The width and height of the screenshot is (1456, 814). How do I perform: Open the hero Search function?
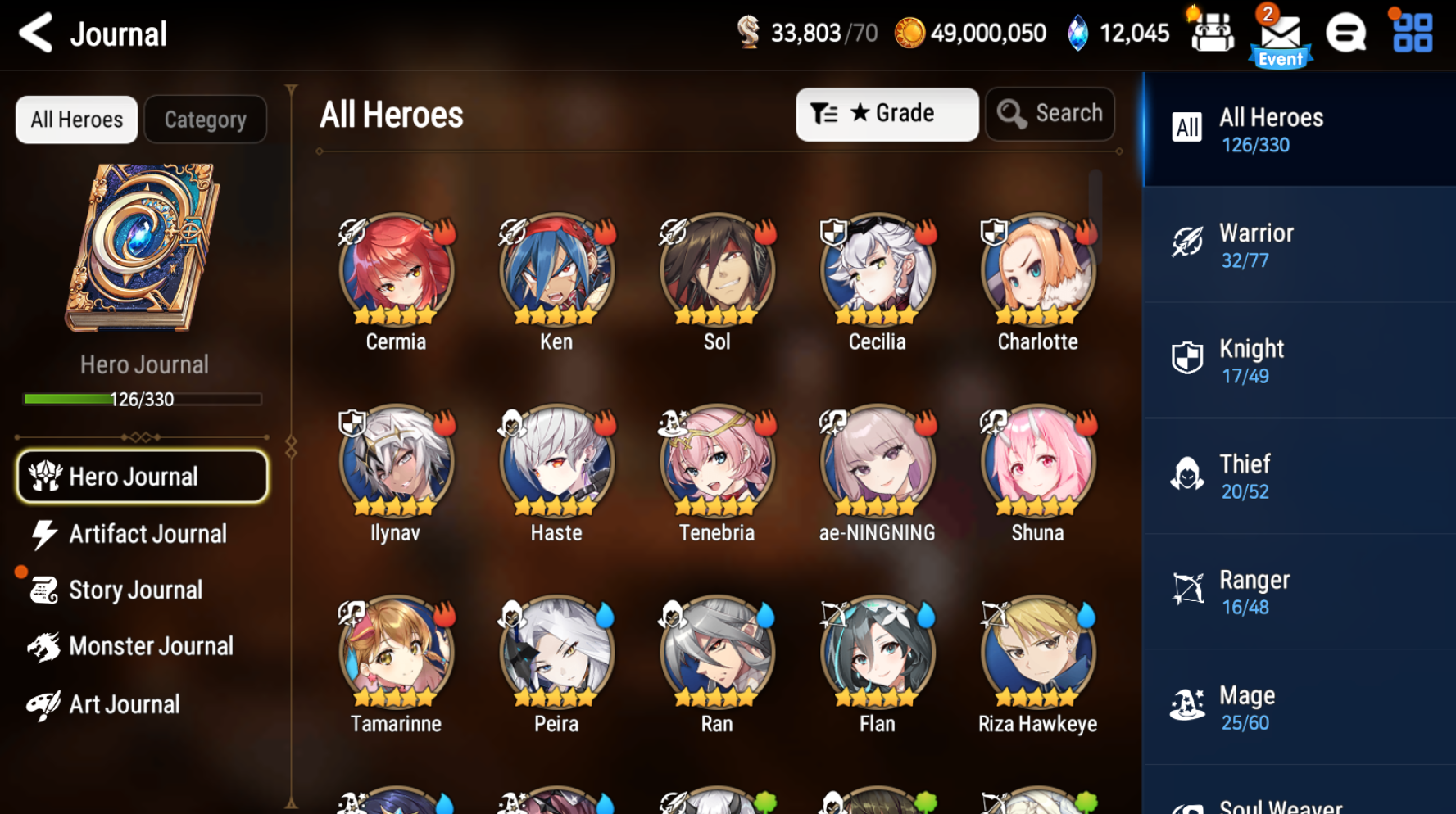1050,114
